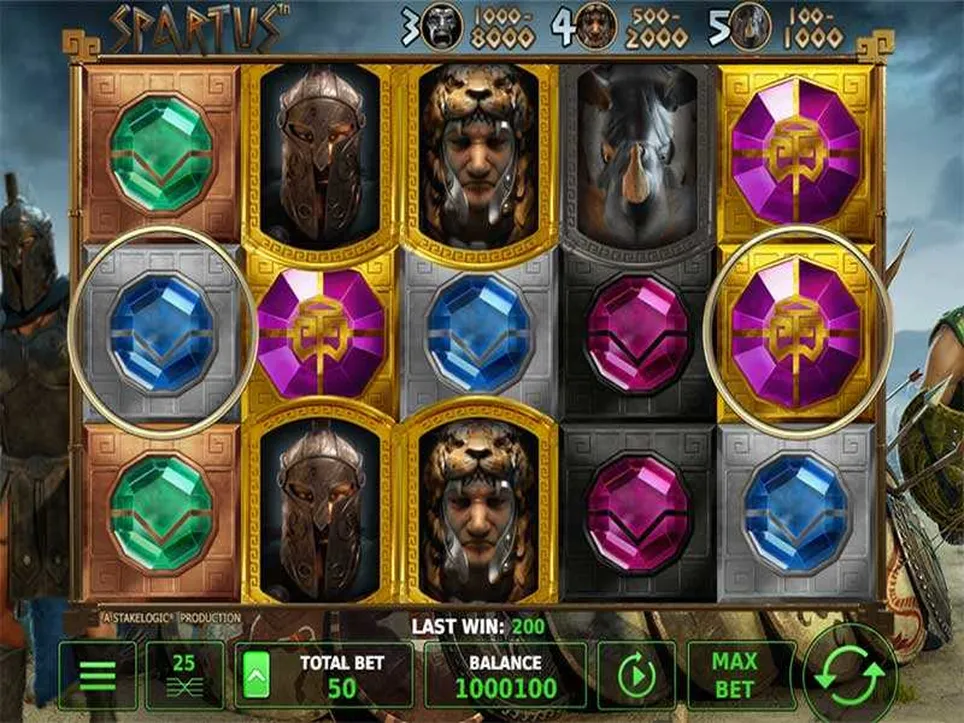Open the hamburger menu
The width and height of the screenshot is (964, 723).
click(97, 675)
